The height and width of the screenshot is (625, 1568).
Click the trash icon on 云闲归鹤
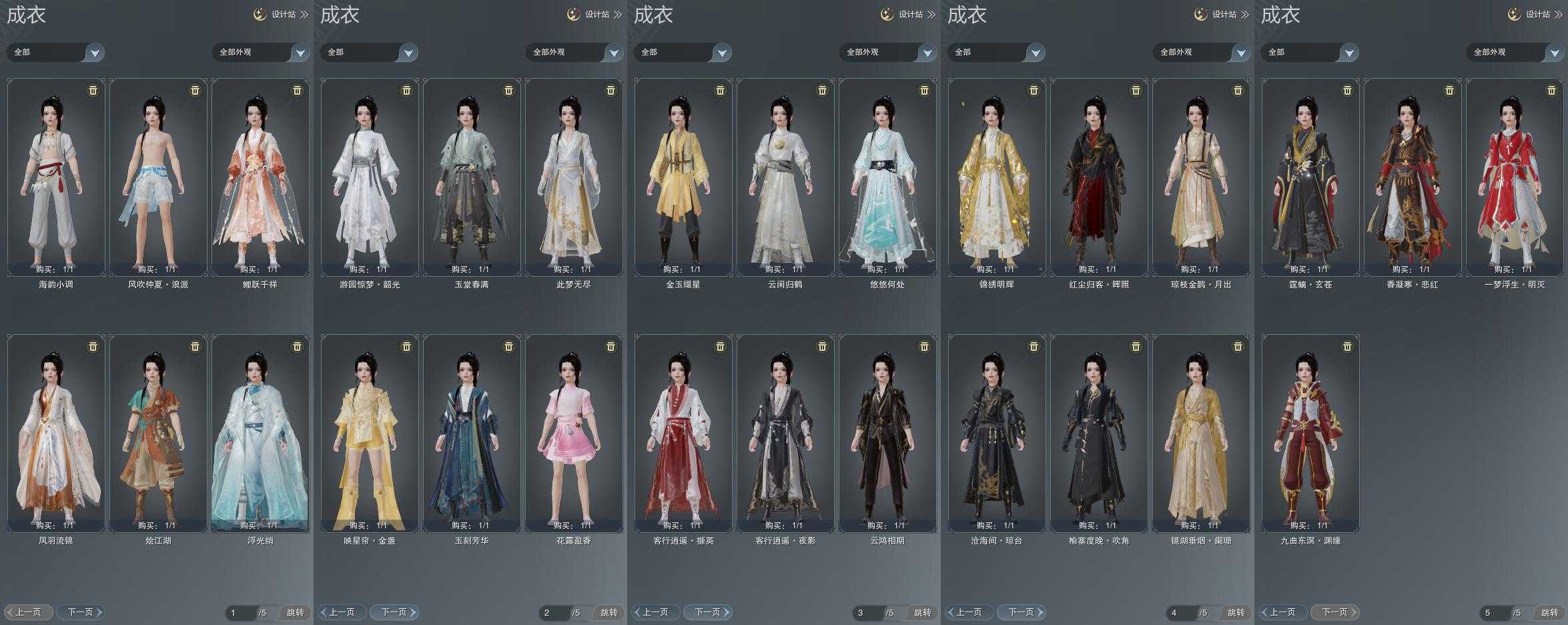click(822, 91)
